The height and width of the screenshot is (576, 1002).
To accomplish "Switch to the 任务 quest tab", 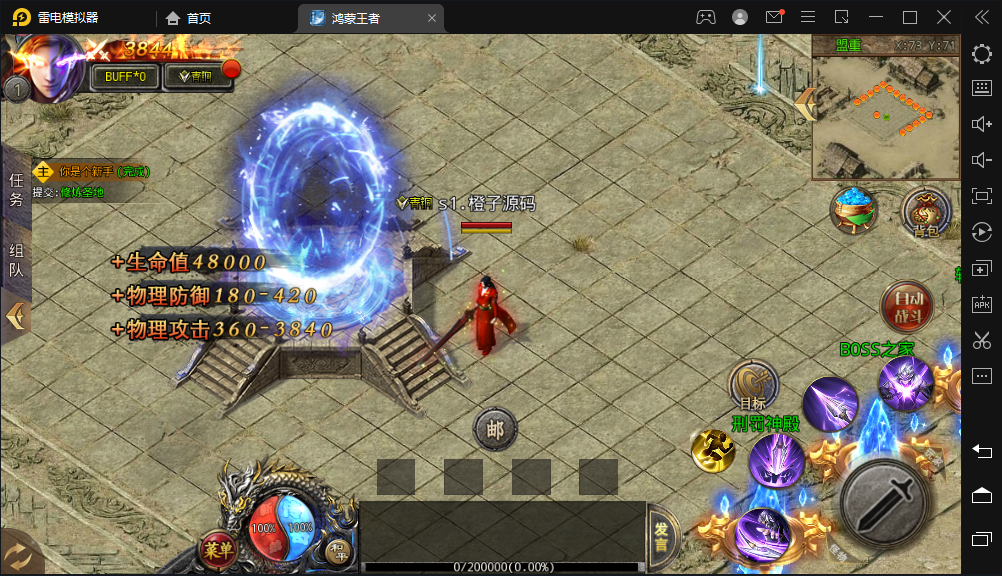I will tap(16, 189).
